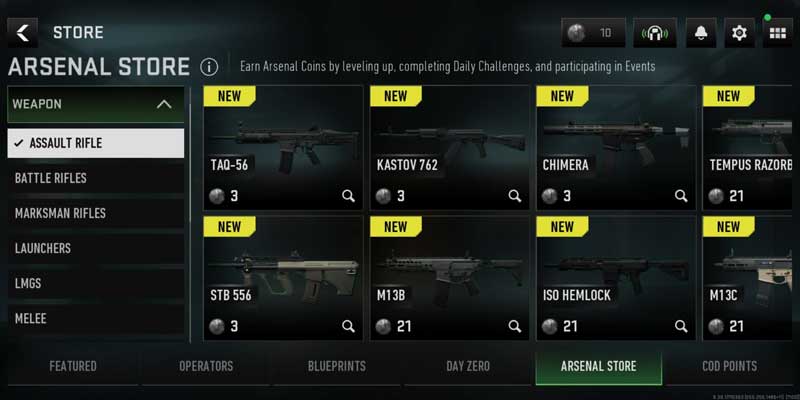This screenshot has height=400, width=800.
Task: Switch to the Featured tab
Action: click(x=73, y=366)
